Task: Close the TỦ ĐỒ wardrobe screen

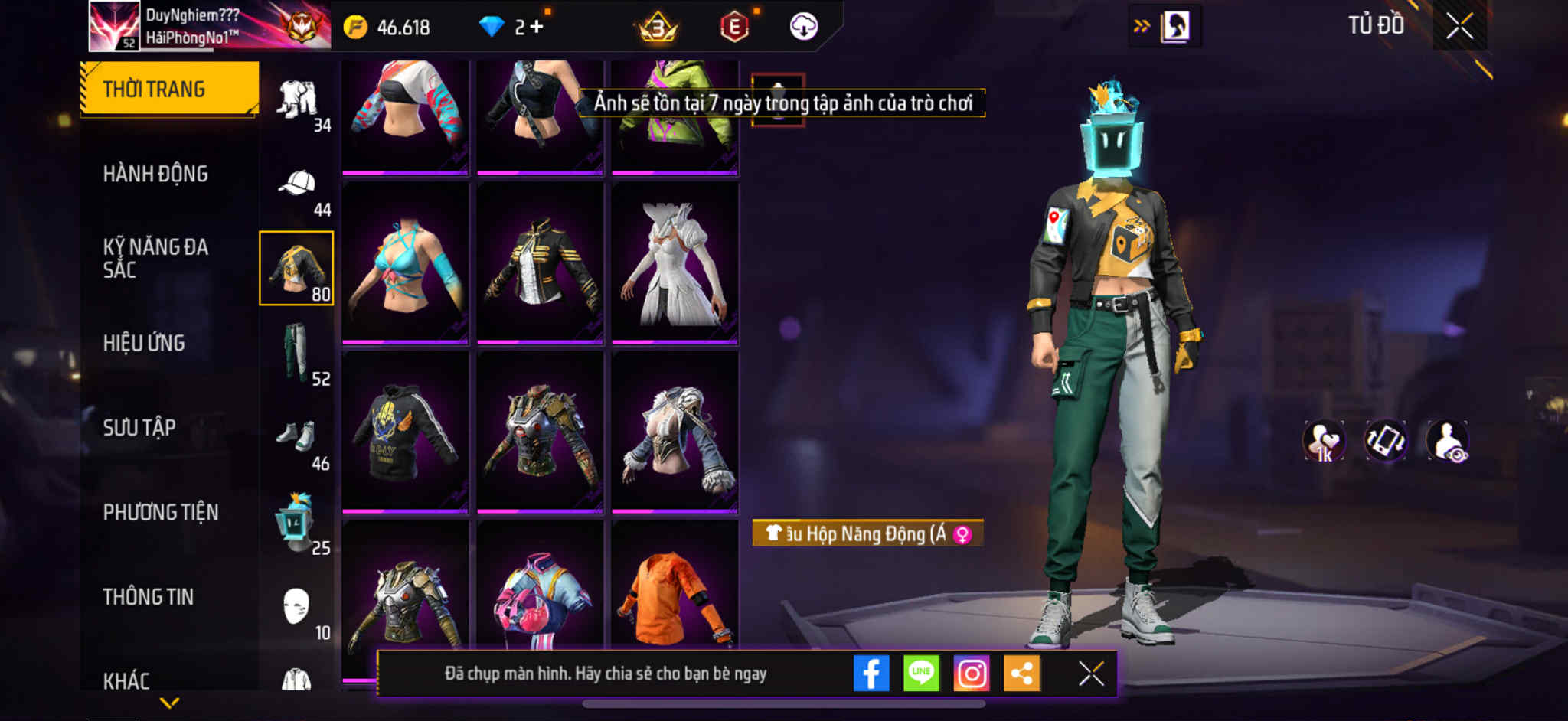Action: (1459, 26)
